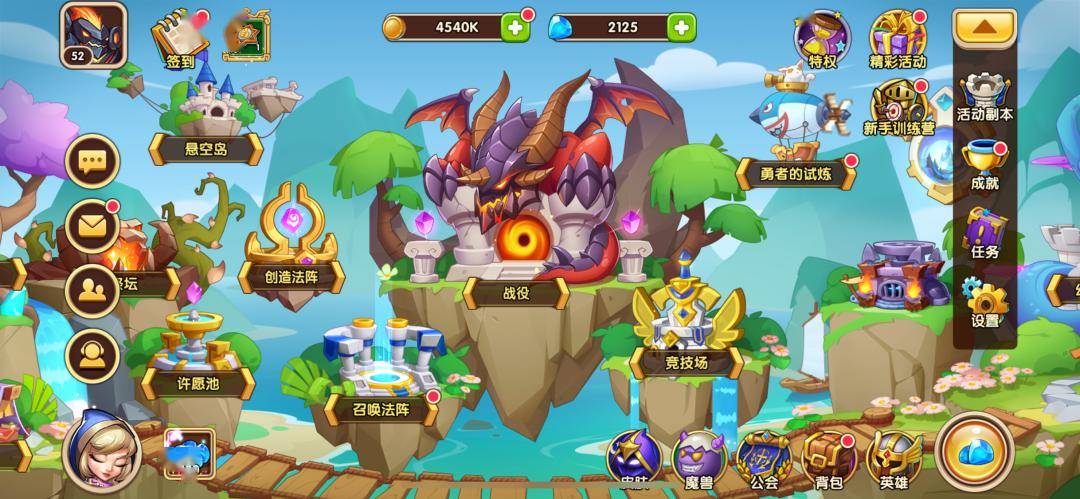Enter the 战役 campaign
Screen dimensions: 1080x499
[516, 230]
